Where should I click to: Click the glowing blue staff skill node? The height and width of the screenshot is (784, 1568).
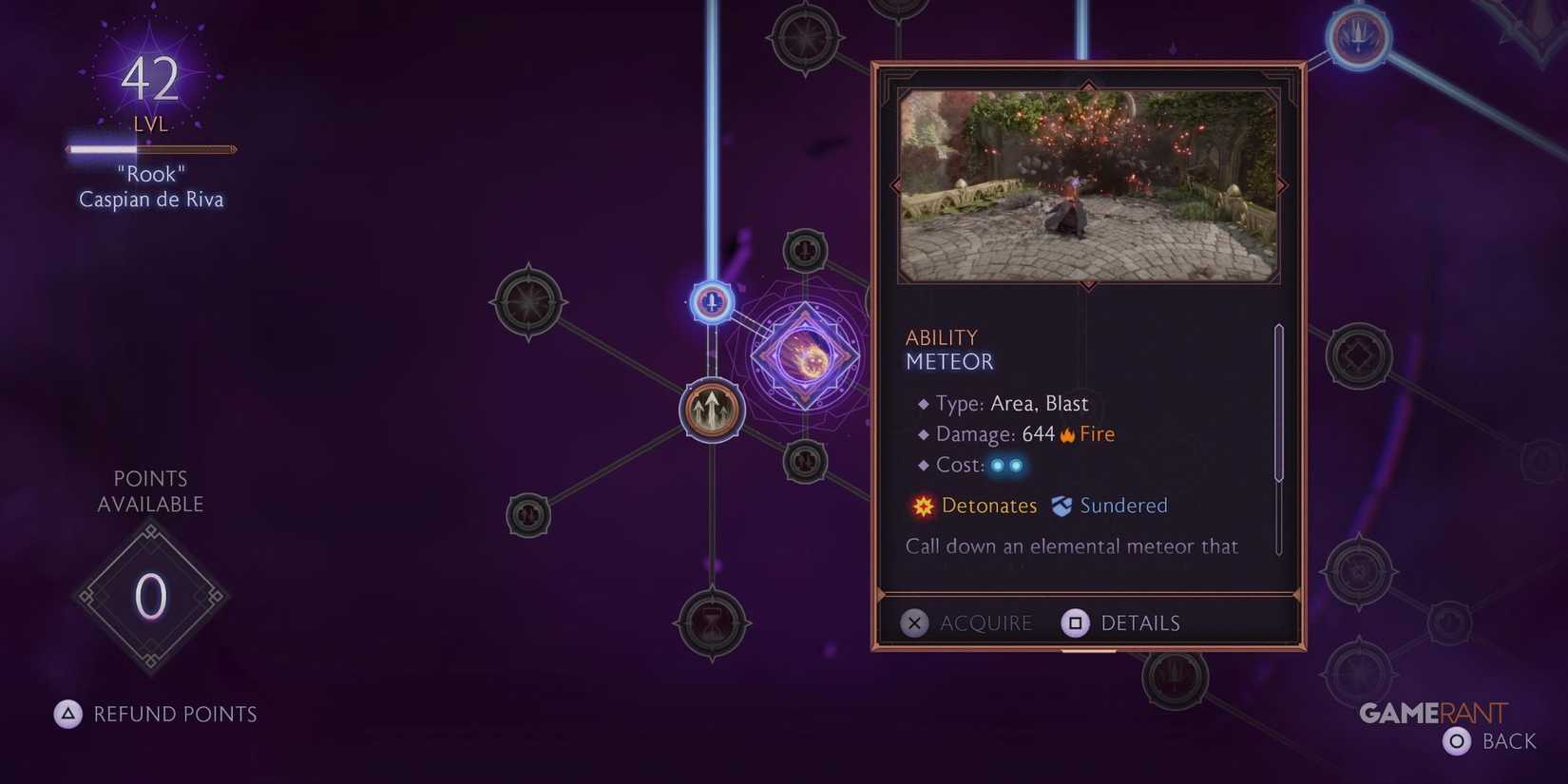(711, 302)
